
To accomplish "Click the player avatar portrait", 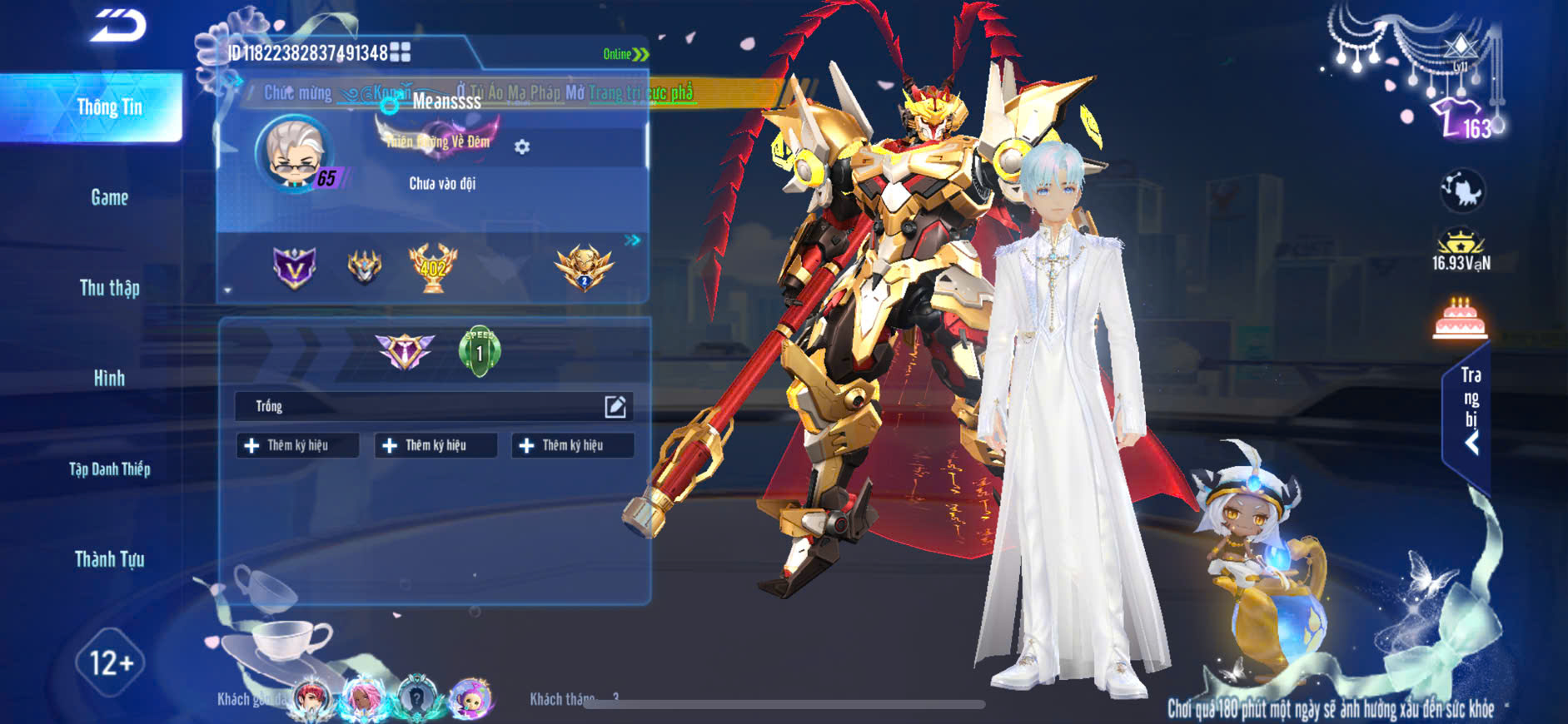I will 293,153.
